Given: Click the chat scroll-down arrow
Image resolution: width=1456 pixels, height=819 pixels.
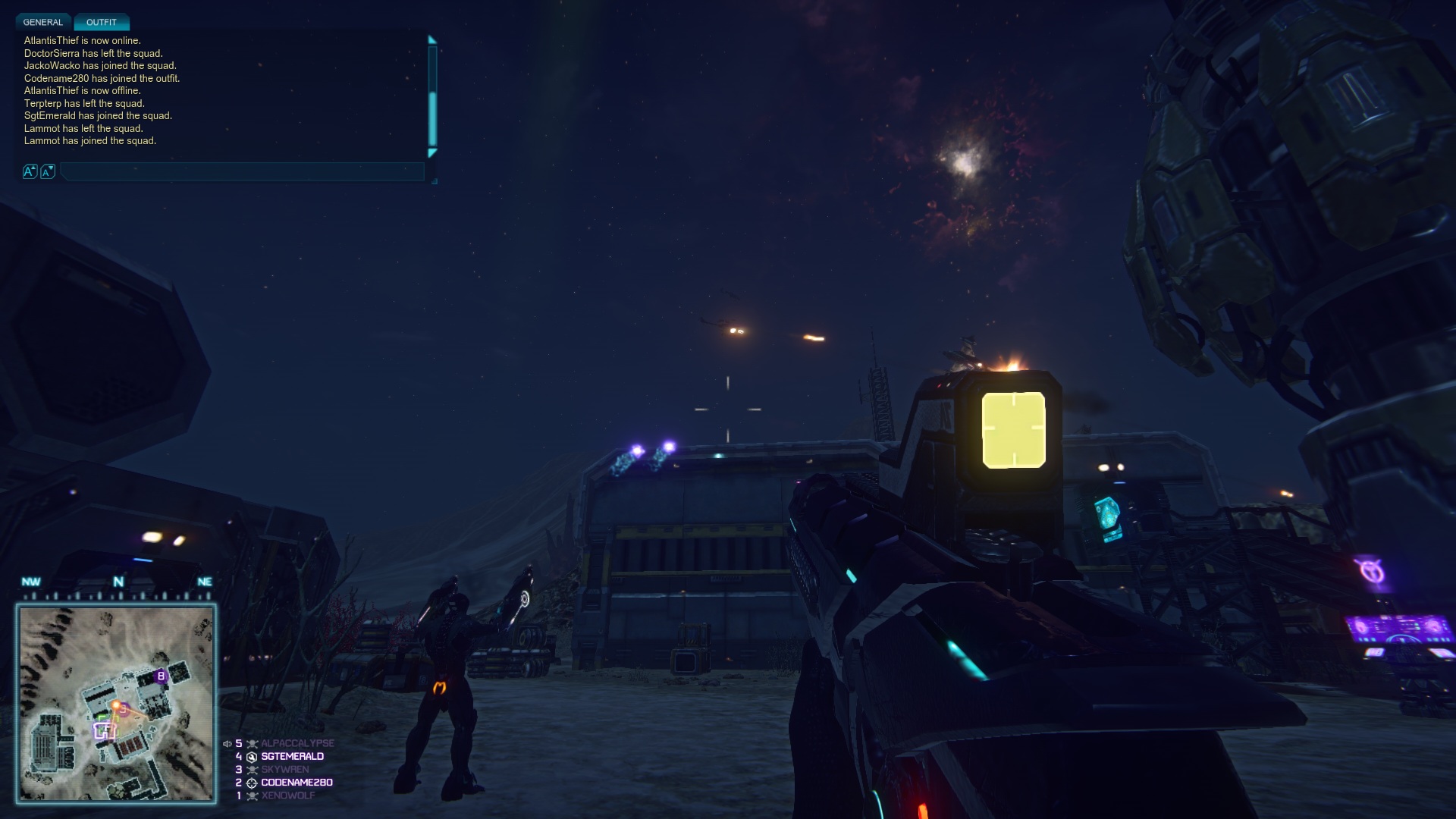Looking at the screenshot, I should pyautogui.click(x=432, y=153).
